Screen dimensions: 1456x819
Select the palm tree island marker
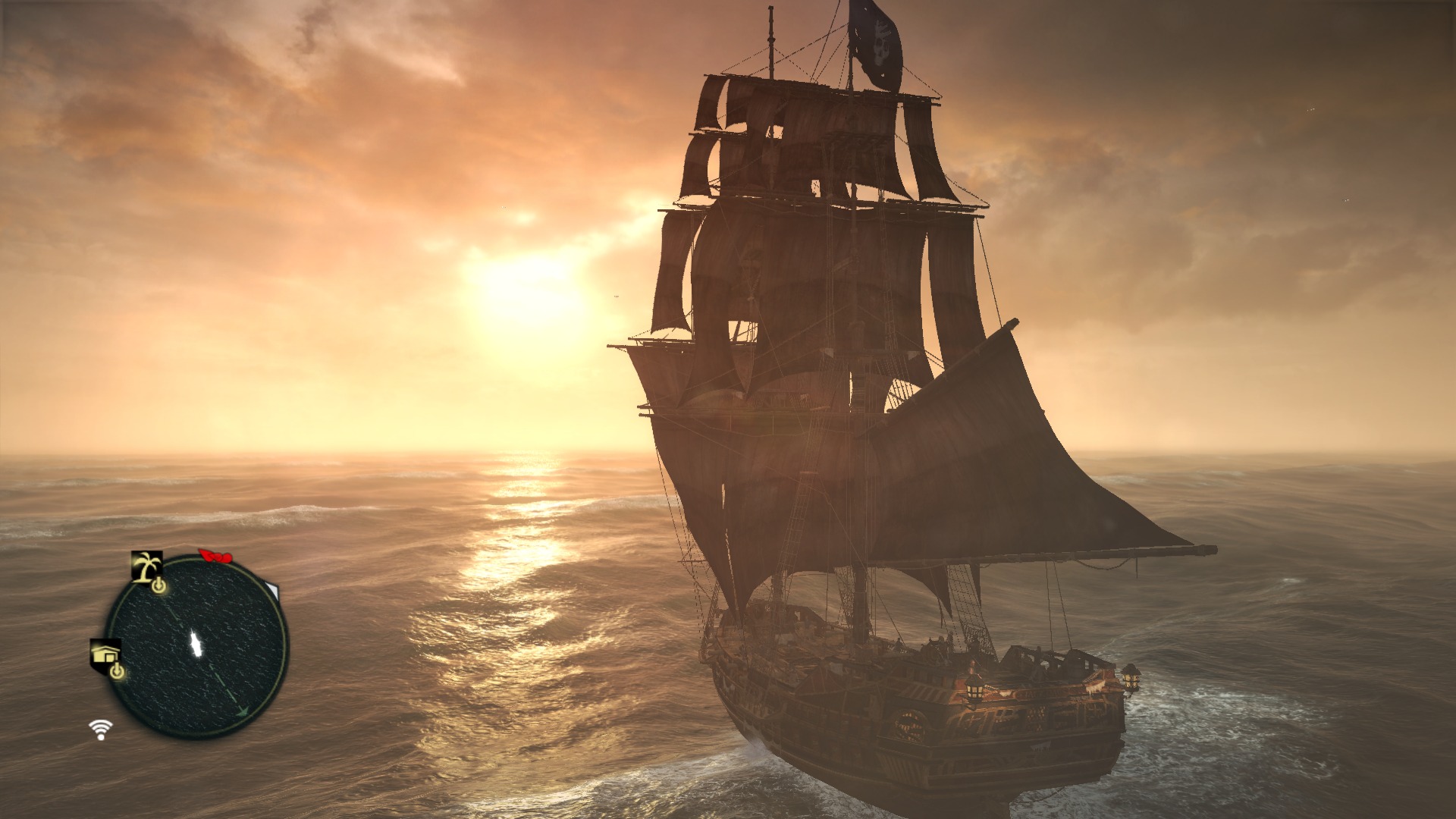tap(147, 566)
